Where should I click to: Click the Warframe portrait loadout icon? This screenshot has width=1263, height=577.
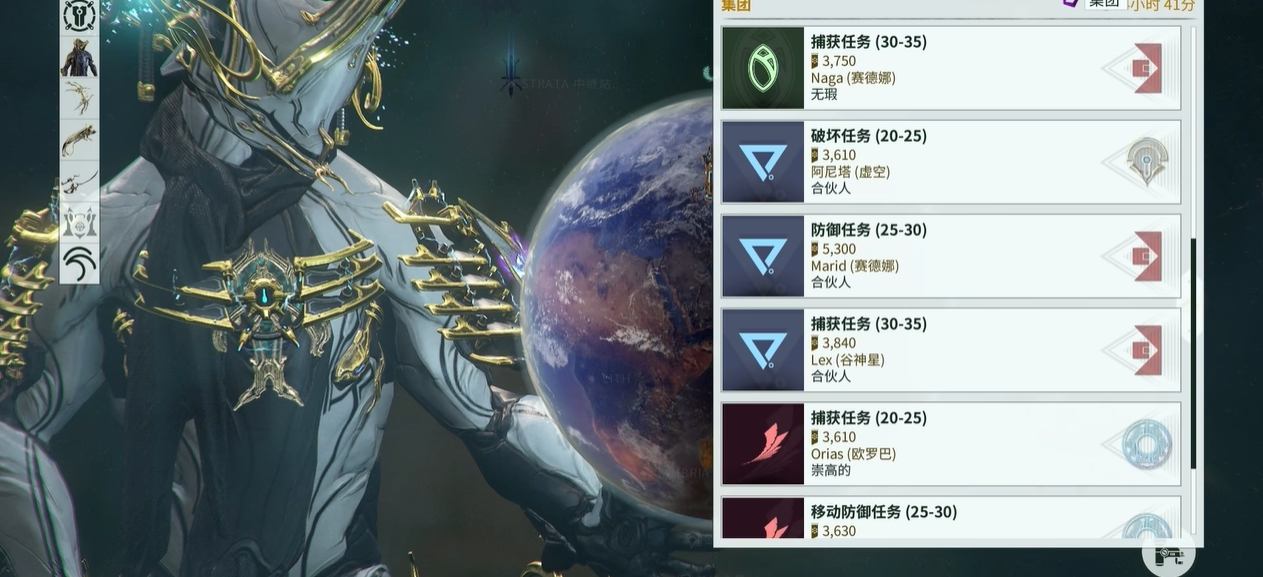pos(79,57)
